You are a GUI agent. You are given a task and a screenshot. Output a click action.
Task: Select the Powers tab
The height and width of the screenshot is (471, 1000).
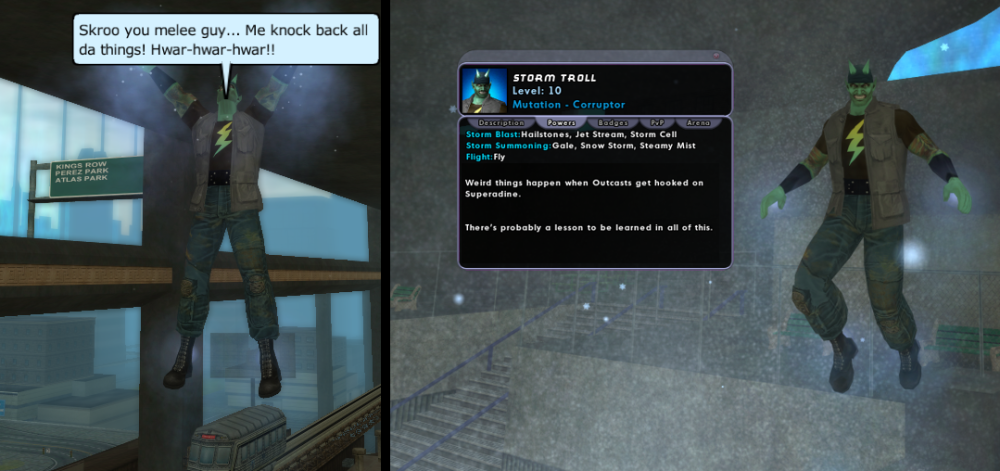click(x=559, y=123)
